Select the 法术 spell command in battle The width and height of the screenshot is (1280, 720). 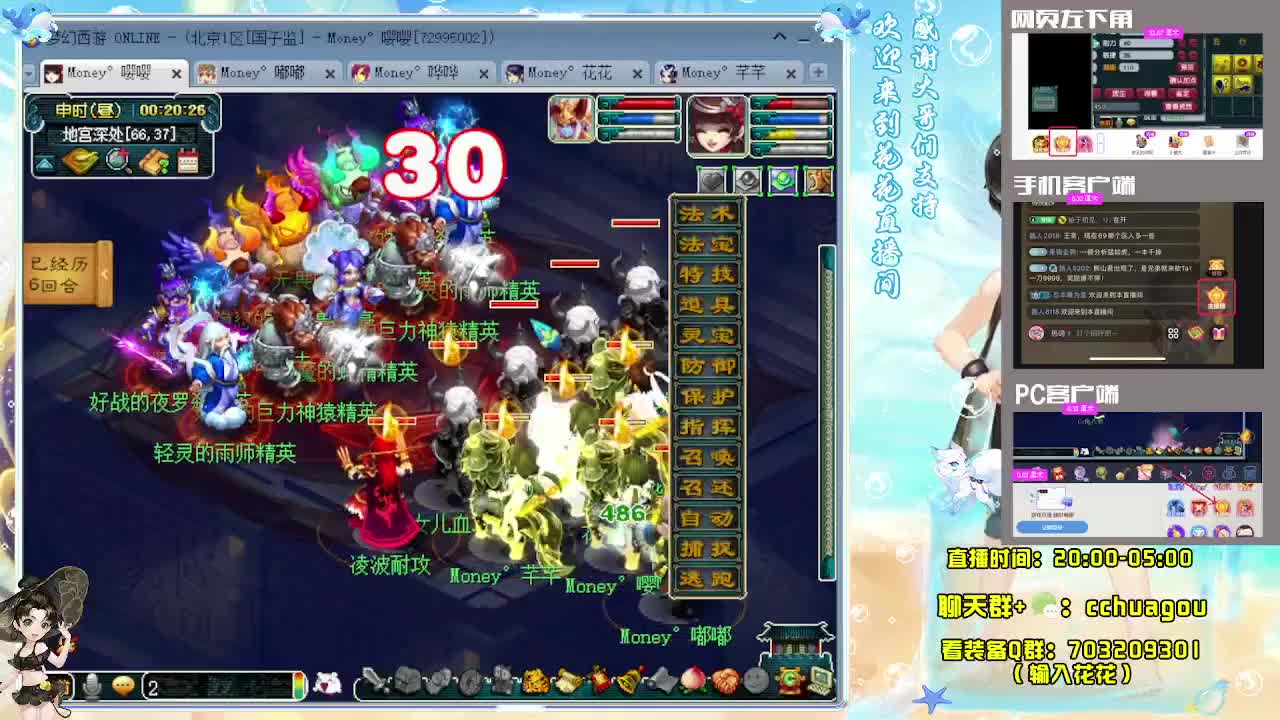point(706,214)
